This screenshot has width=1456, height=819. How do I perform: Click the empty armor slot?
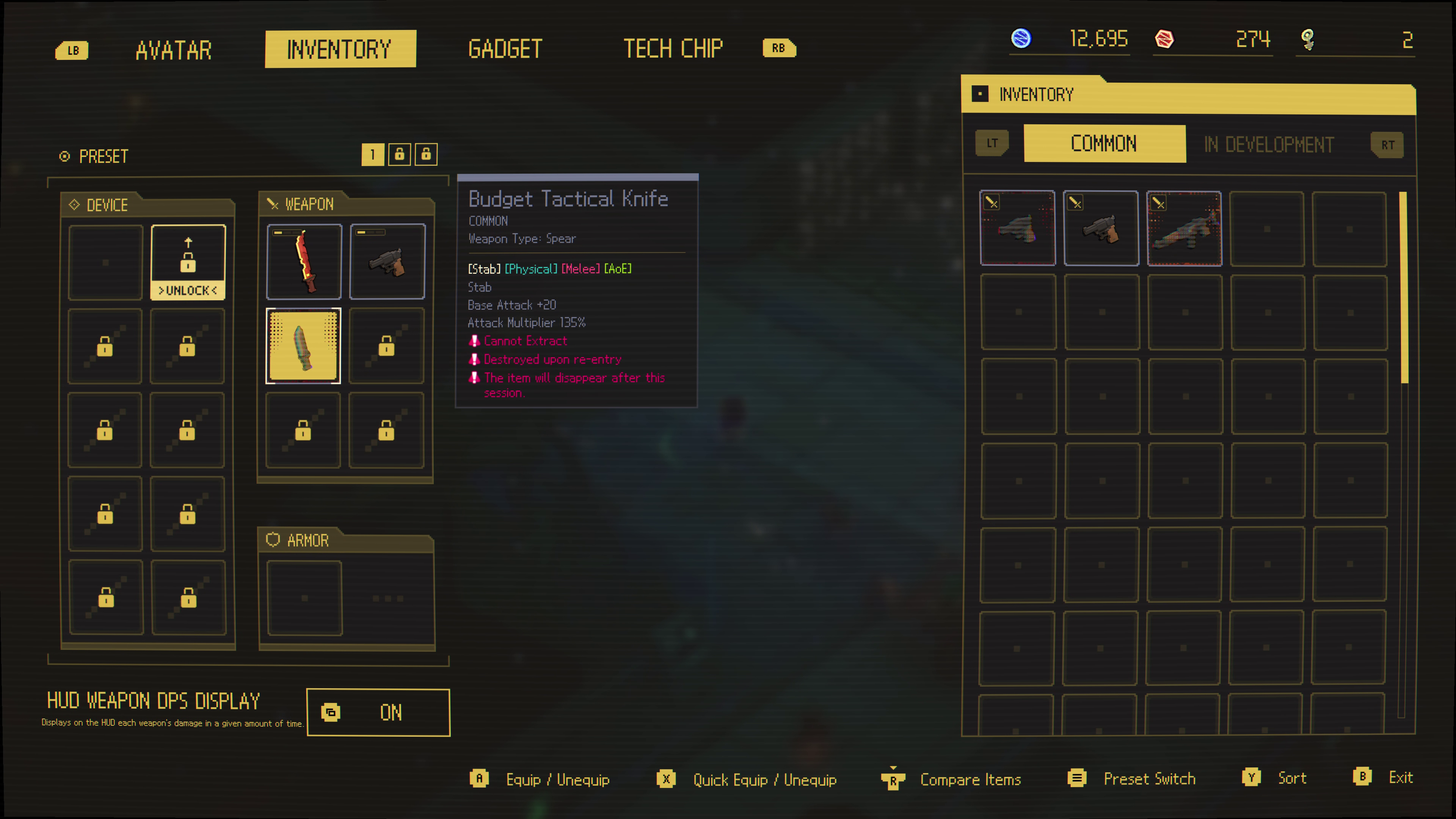pyautogui.click(x=304, y=598)
